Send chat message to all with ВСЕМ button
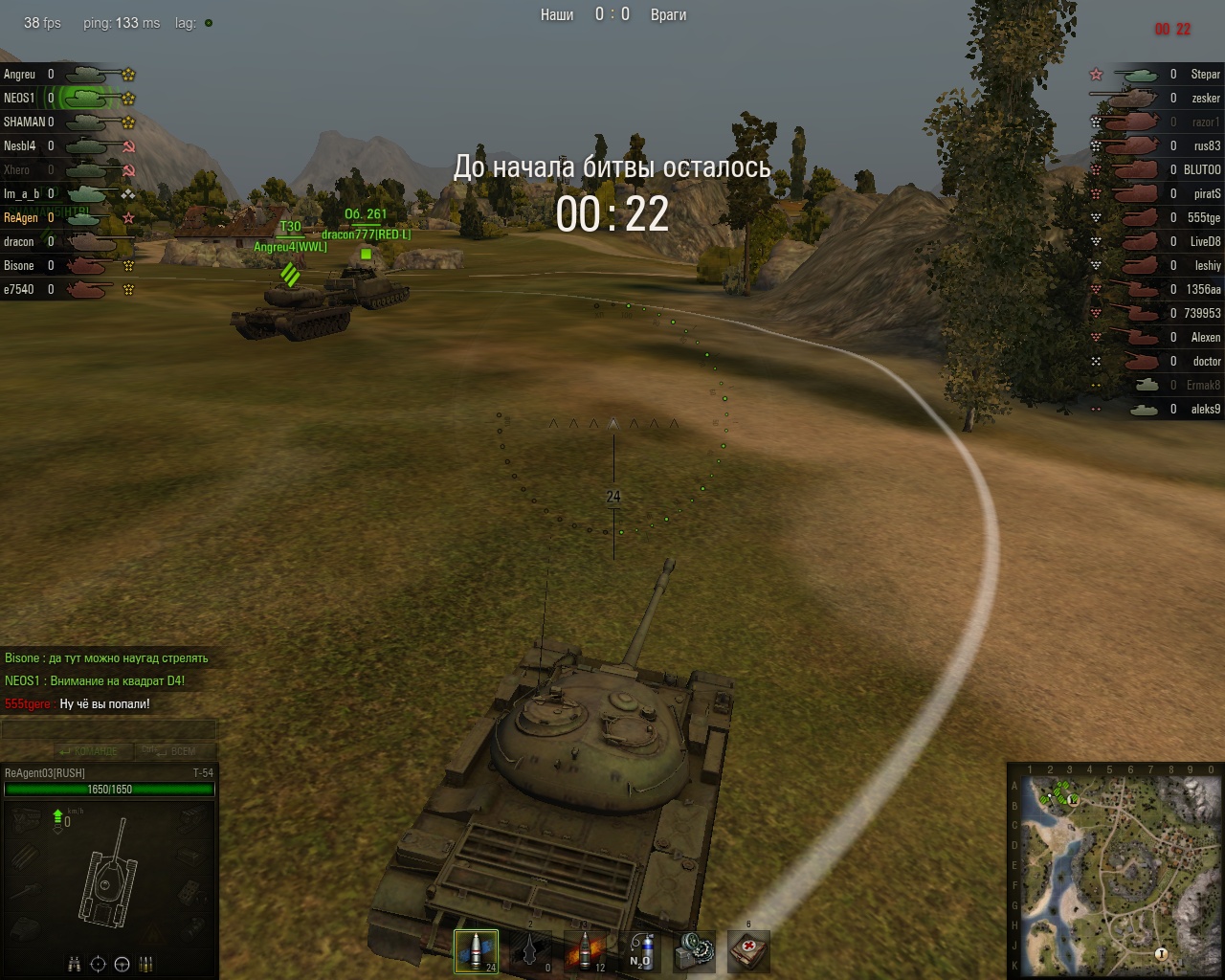1225x980 pixels. (x=176, y=751)
